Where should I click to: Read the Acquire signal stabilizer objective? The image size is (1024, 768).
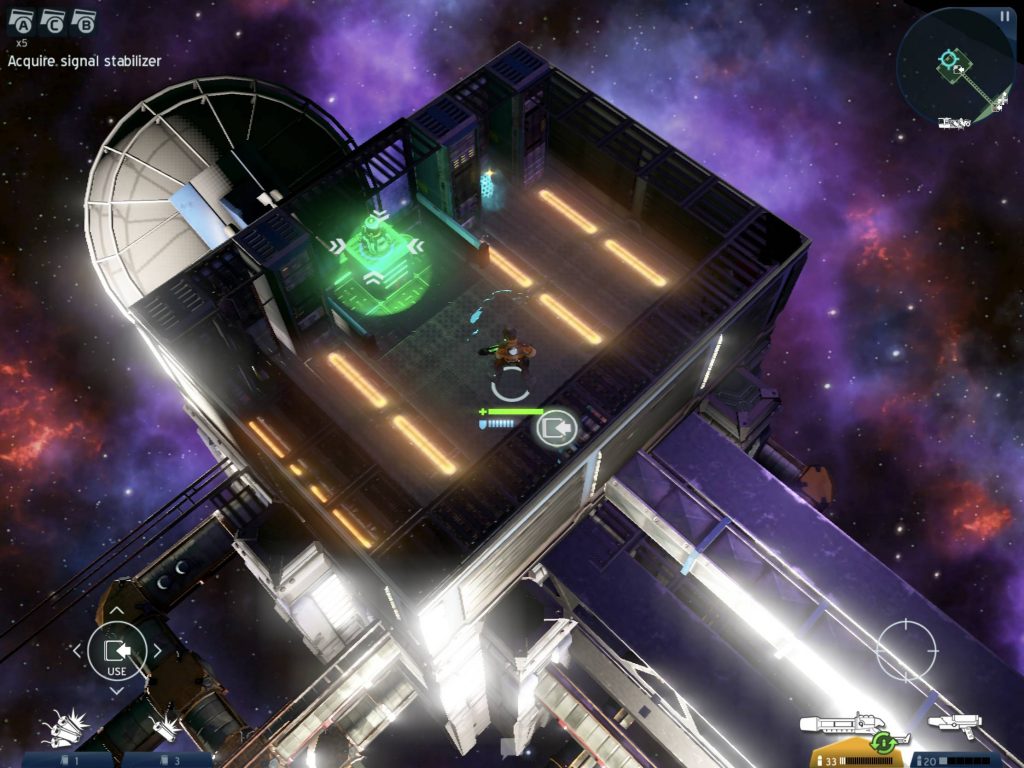click(85, 61)
